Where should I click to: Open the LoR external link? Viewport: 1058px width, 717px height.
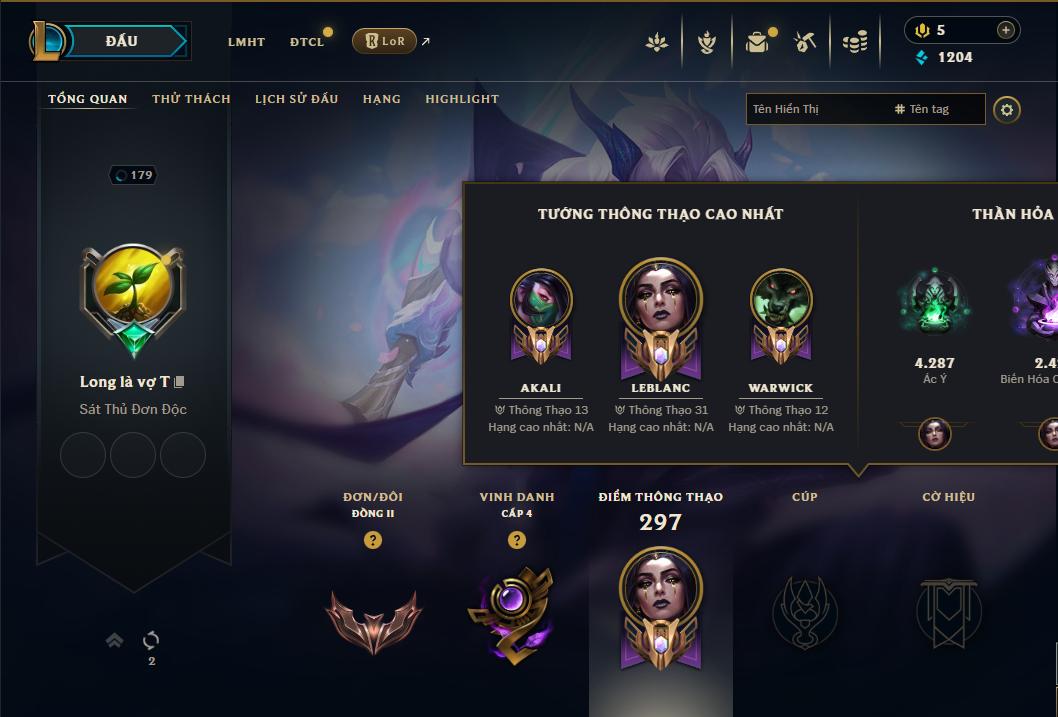[x=385, y=41]
